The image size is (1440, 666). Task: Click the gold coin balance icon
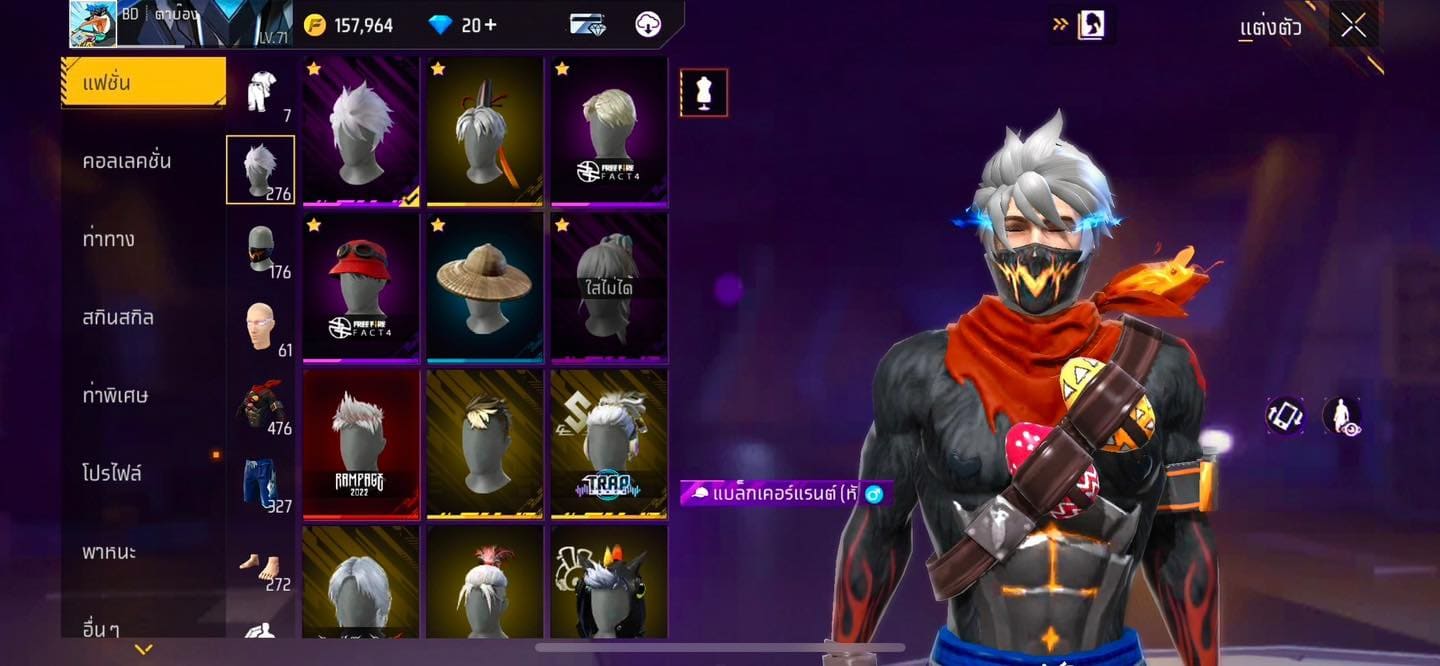(315, 25)
